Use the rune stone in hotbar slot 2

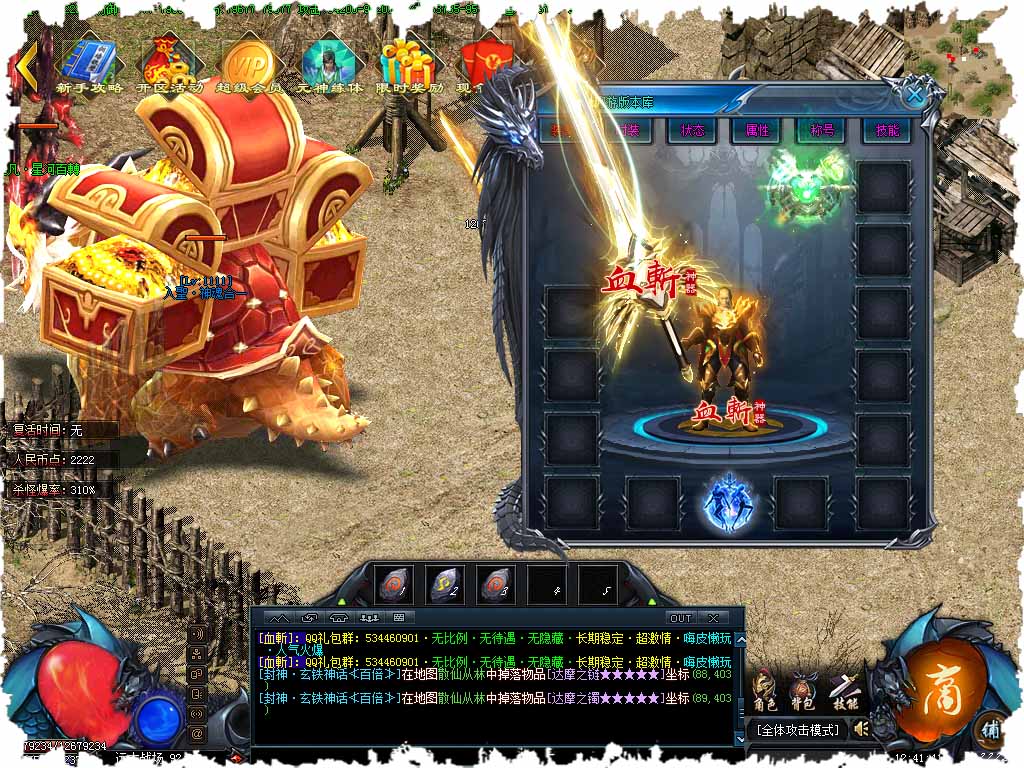(444, 584)
